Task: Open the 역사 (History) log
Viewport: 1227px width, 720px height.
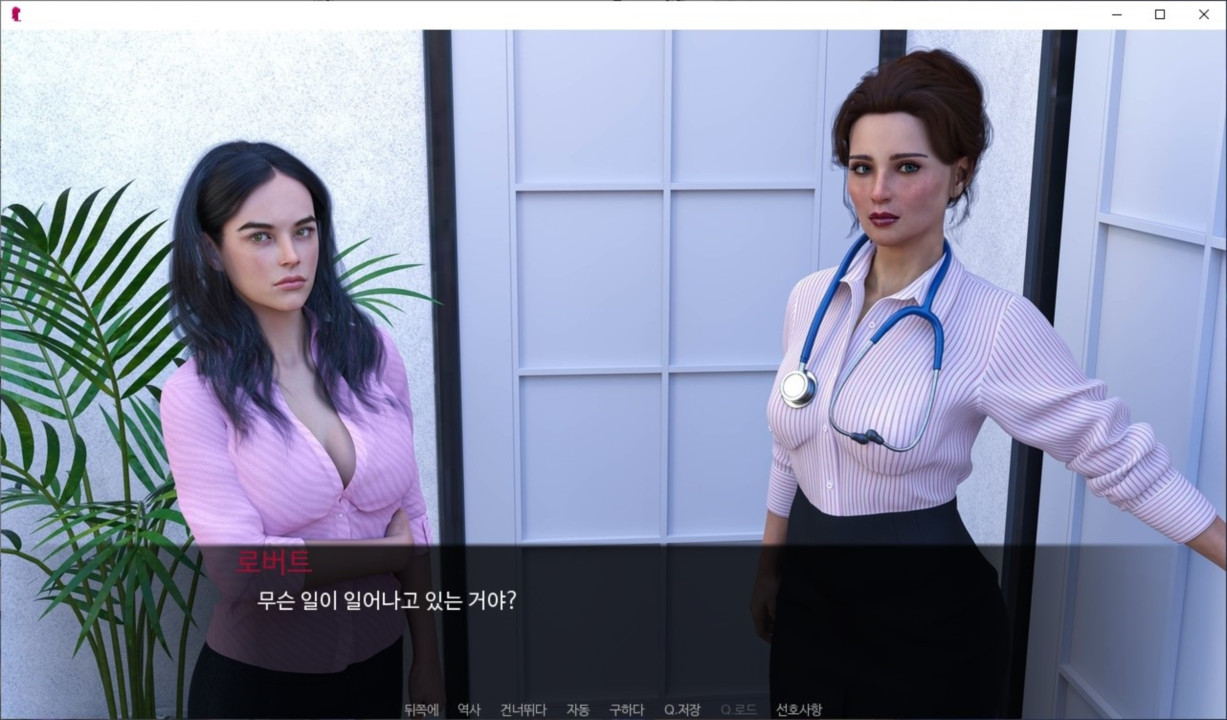Action: (x=468, y=710)
